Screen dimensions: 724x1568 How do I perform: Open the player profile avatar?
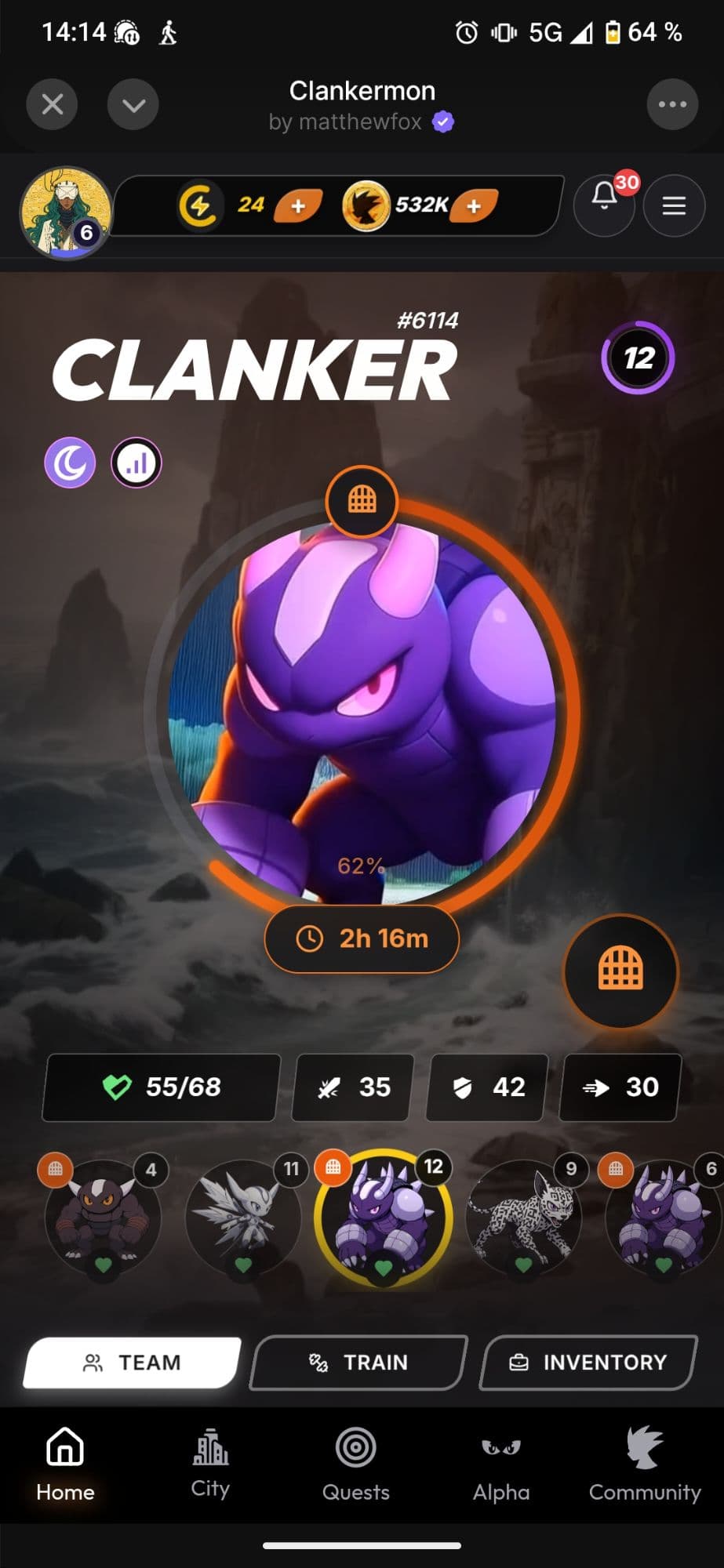click(66, 212)
